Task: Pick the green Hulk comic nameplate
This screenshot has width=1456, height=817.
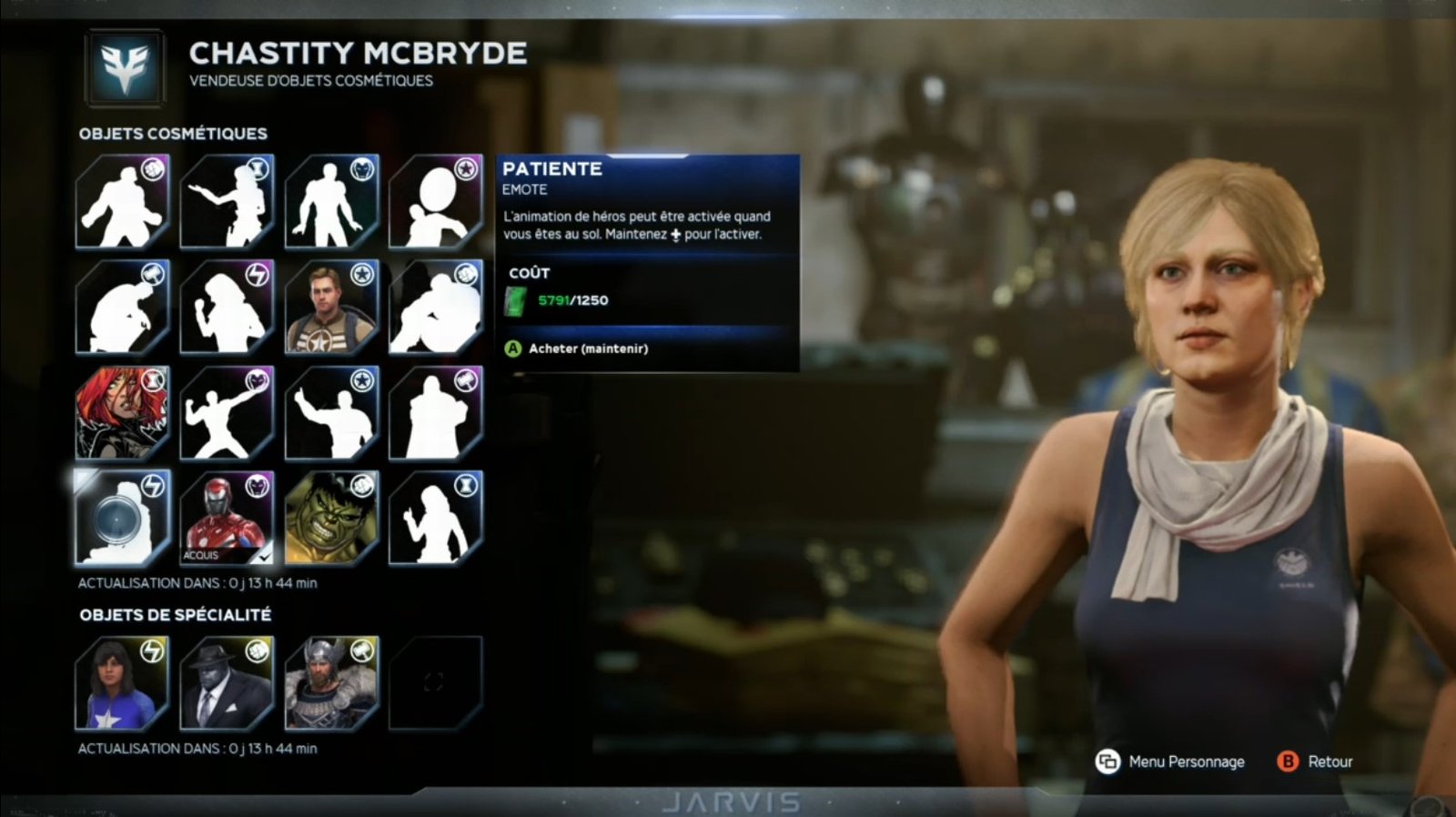Action: [330, 517]
